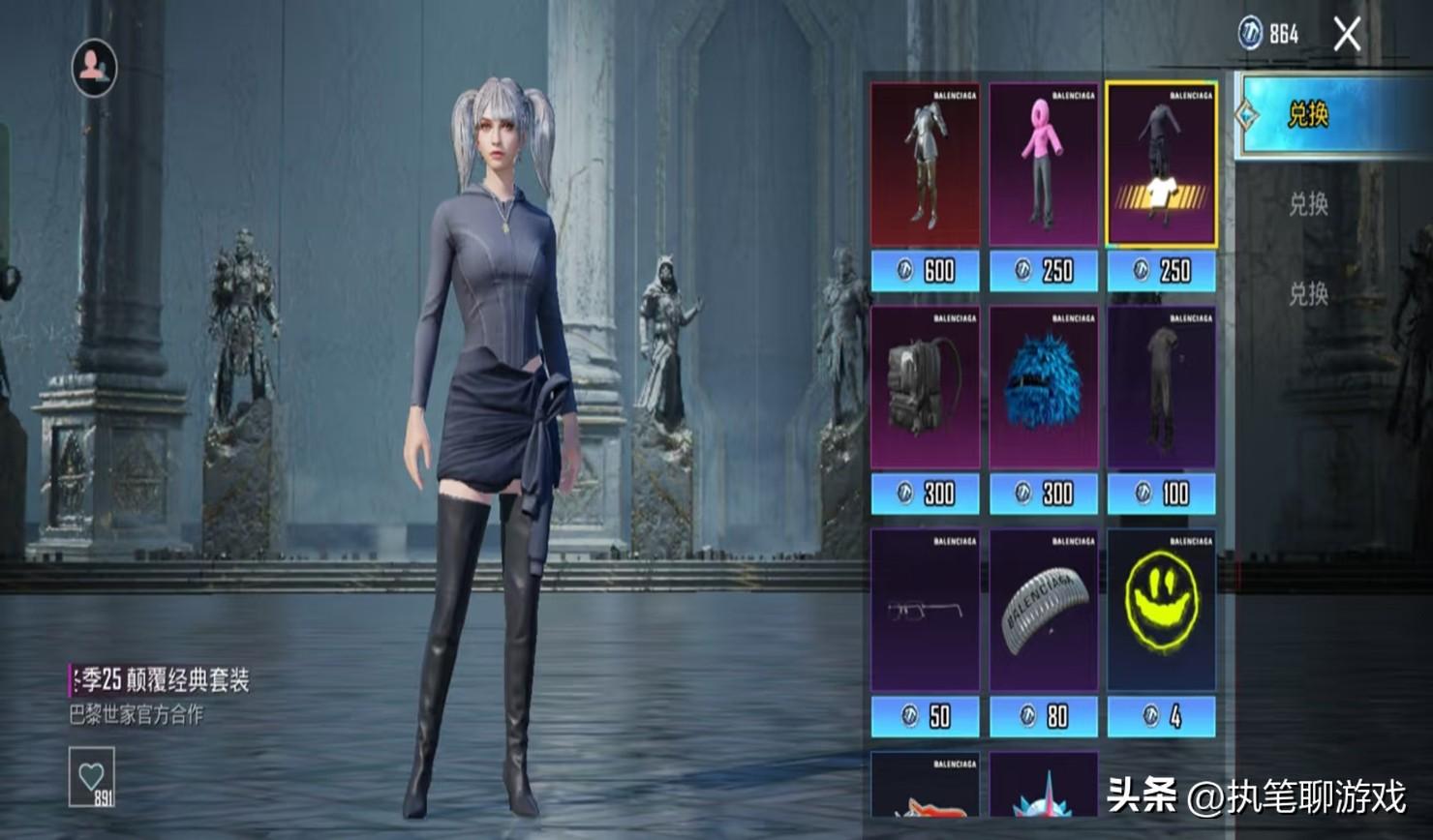Pick the Balenciaga parachute for 80
The width and height of the screenshot is (1433, 840).
tap(1043, 611)
